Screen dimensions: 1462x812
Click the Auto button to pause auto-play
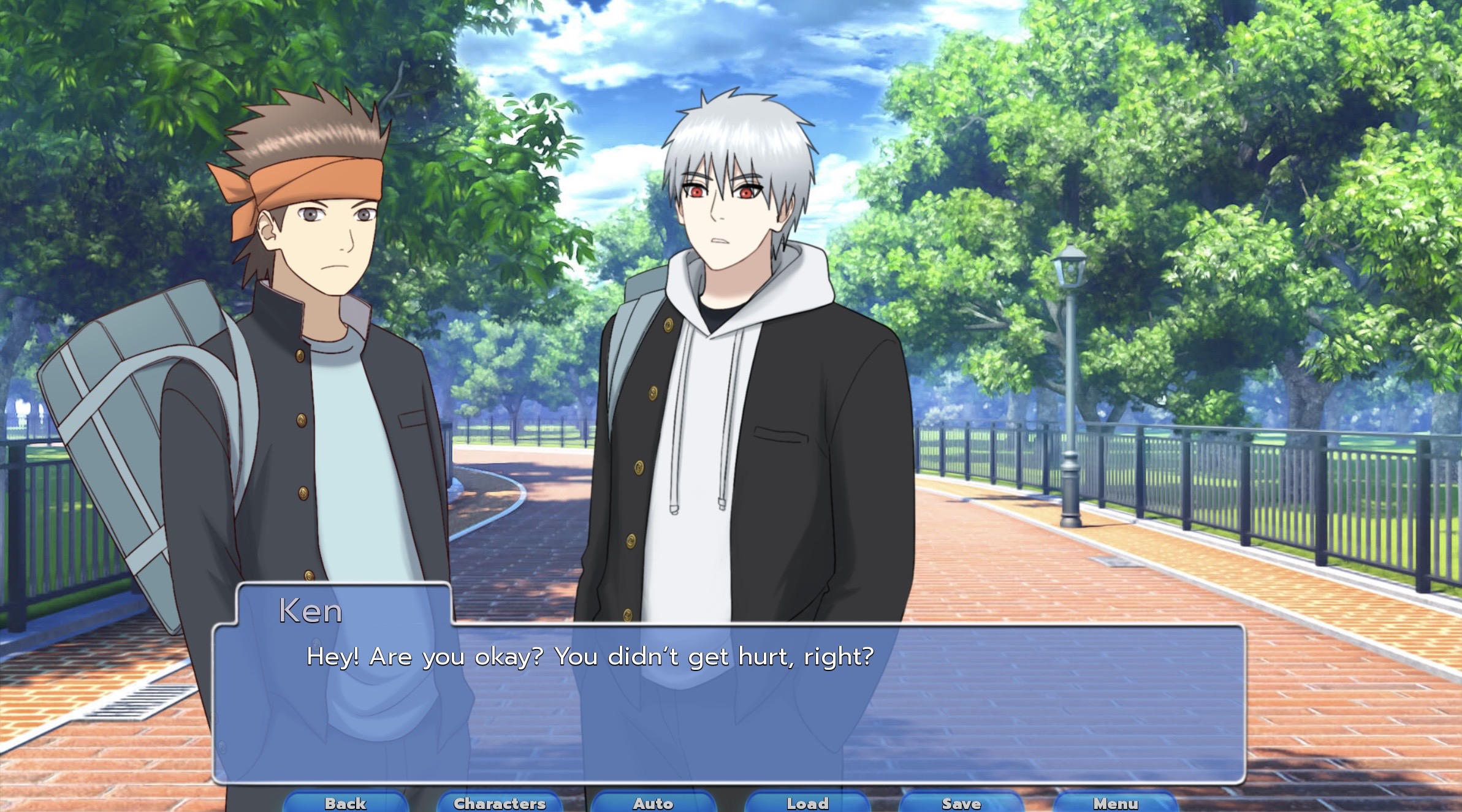(653, 802)
